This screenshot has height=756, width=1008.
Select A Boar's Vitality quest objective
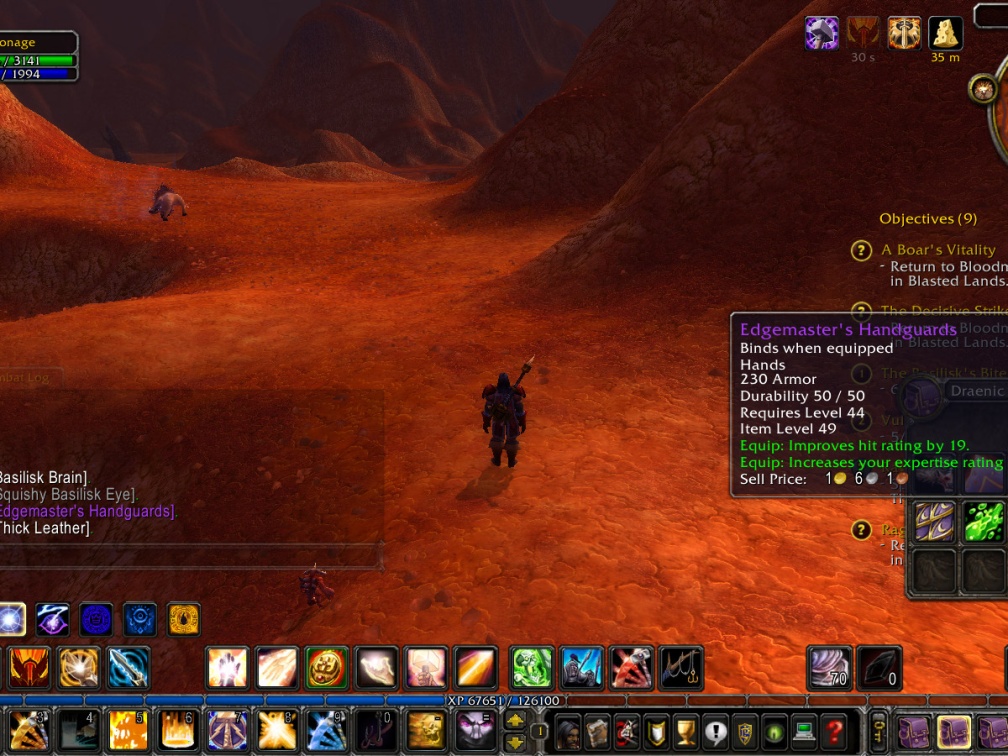(938, 250)
